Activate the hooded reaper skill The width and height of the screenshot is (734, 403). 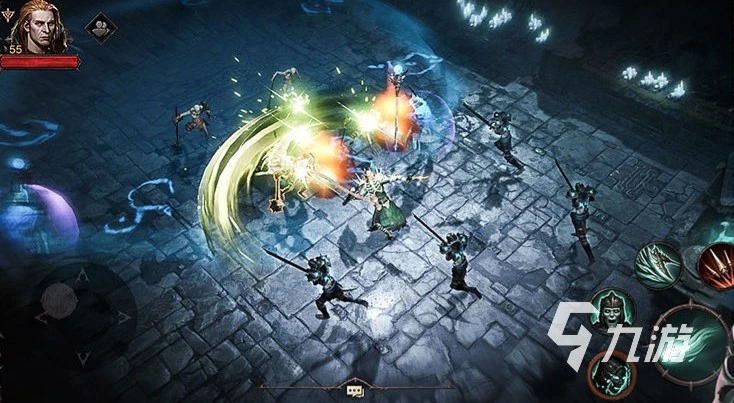612,373
